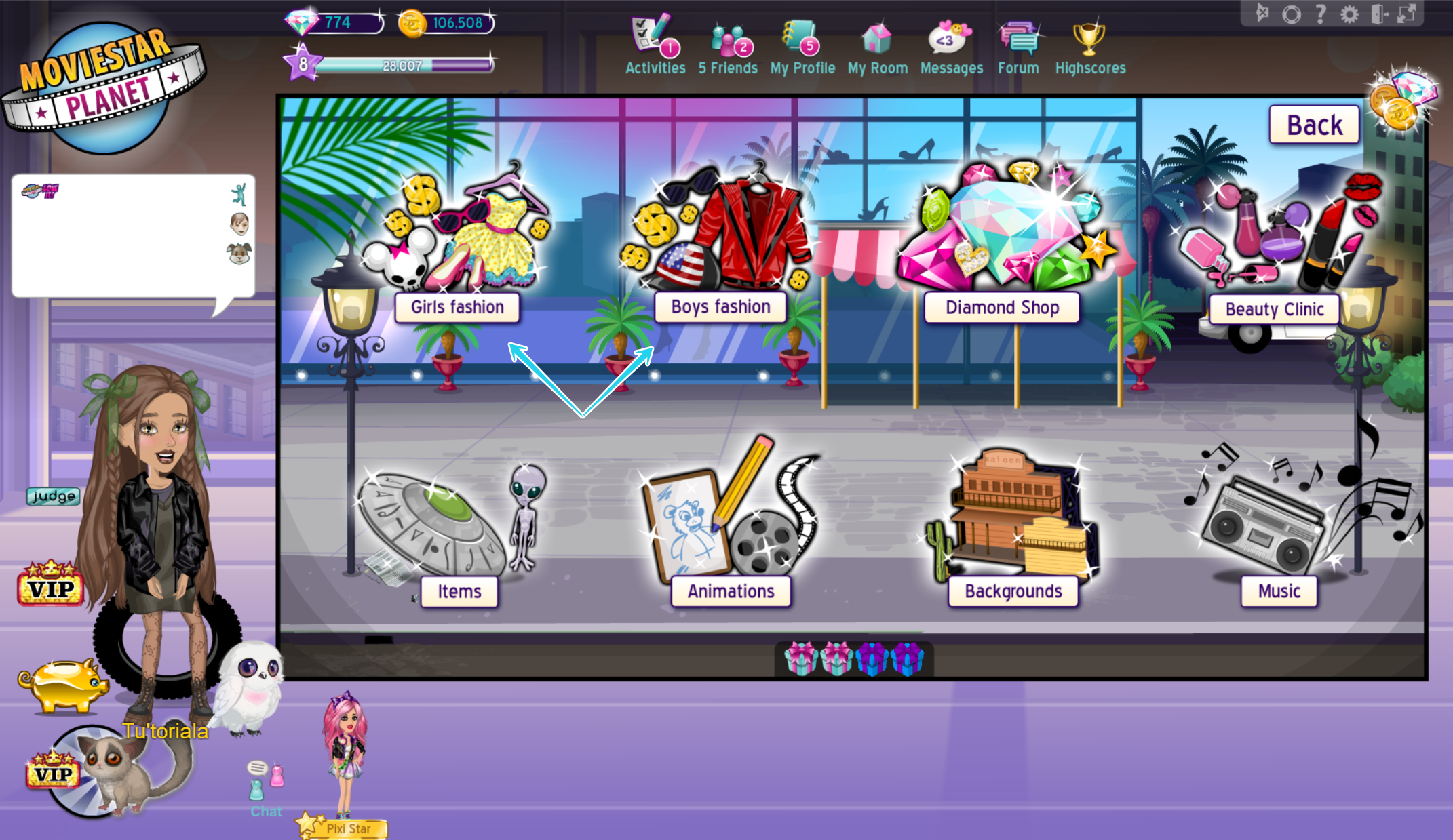Click the golden piggy bank icon
1453x840 pixels.
click(x=63, y=685)
